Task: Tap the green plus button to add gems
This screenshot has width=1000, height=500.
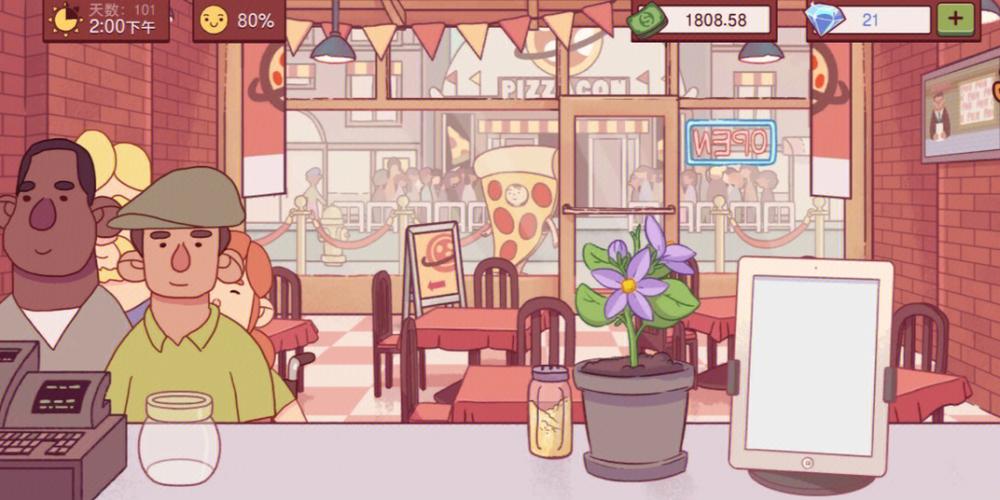Action: coord(955,19)
